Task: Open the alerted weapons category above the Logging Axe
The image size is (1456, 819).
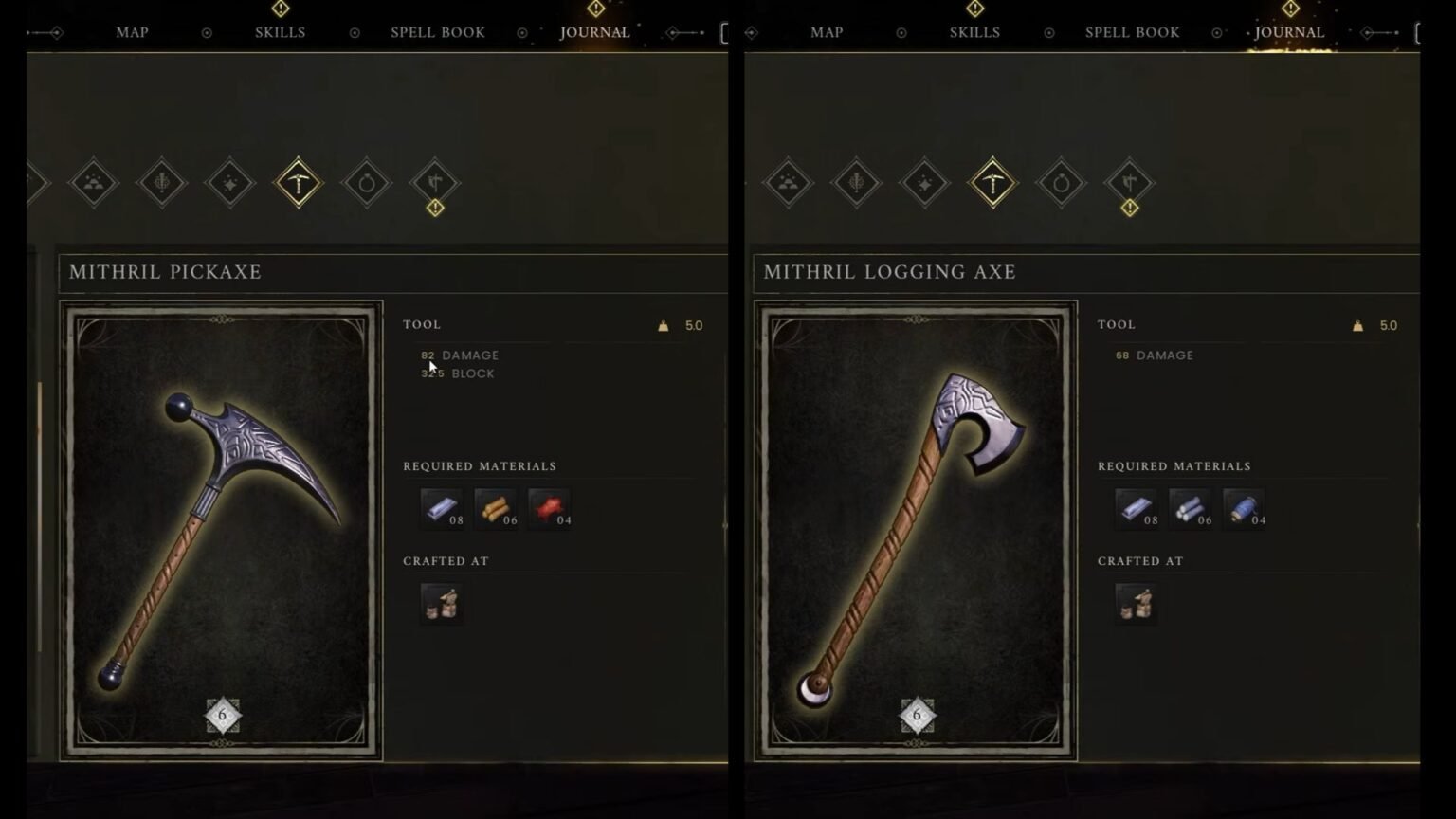Action: (x=1129, y=183)
